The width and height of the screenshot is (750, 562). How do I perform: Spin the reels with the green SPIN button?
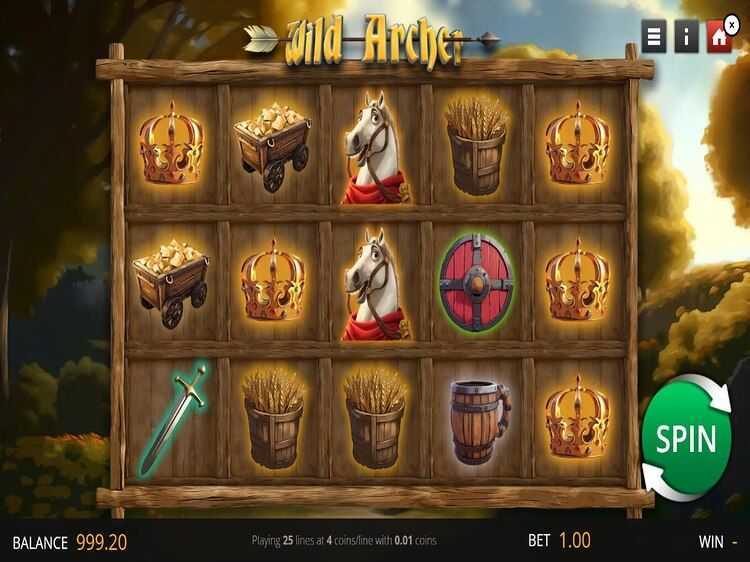click(x=686, y=439)
